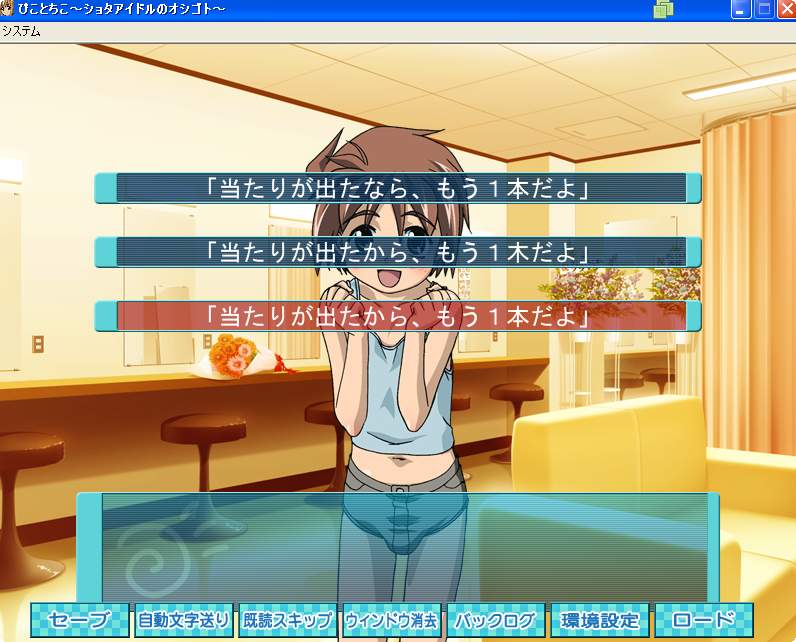The height and width of the screenshot is (642, 796).
Task: Activate 既読スキップ skip mode
Action: [288, 620]
